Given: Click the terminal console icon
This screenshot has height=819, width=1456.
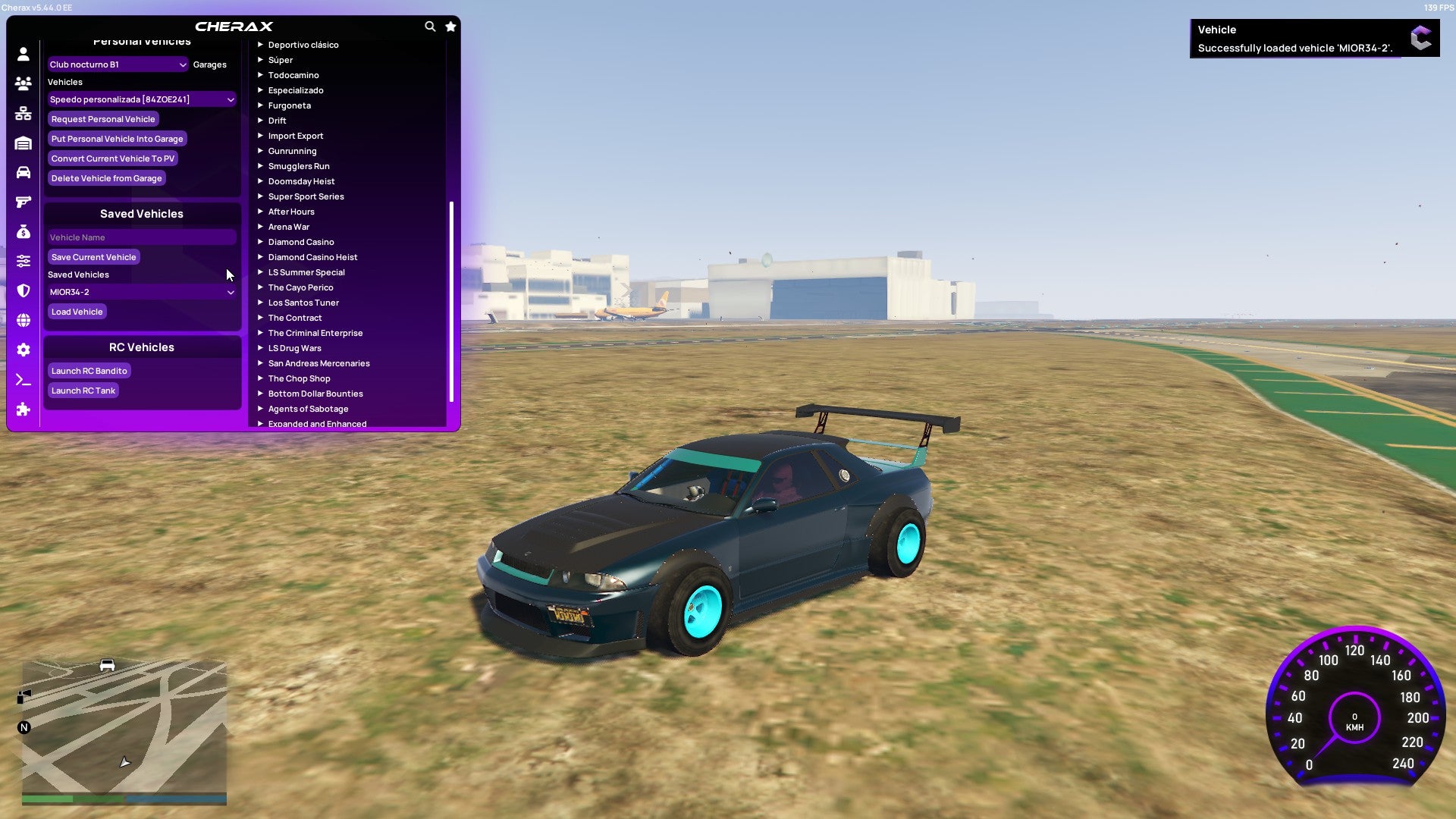Looking at the screenshot, I should [x=23, y=379].
